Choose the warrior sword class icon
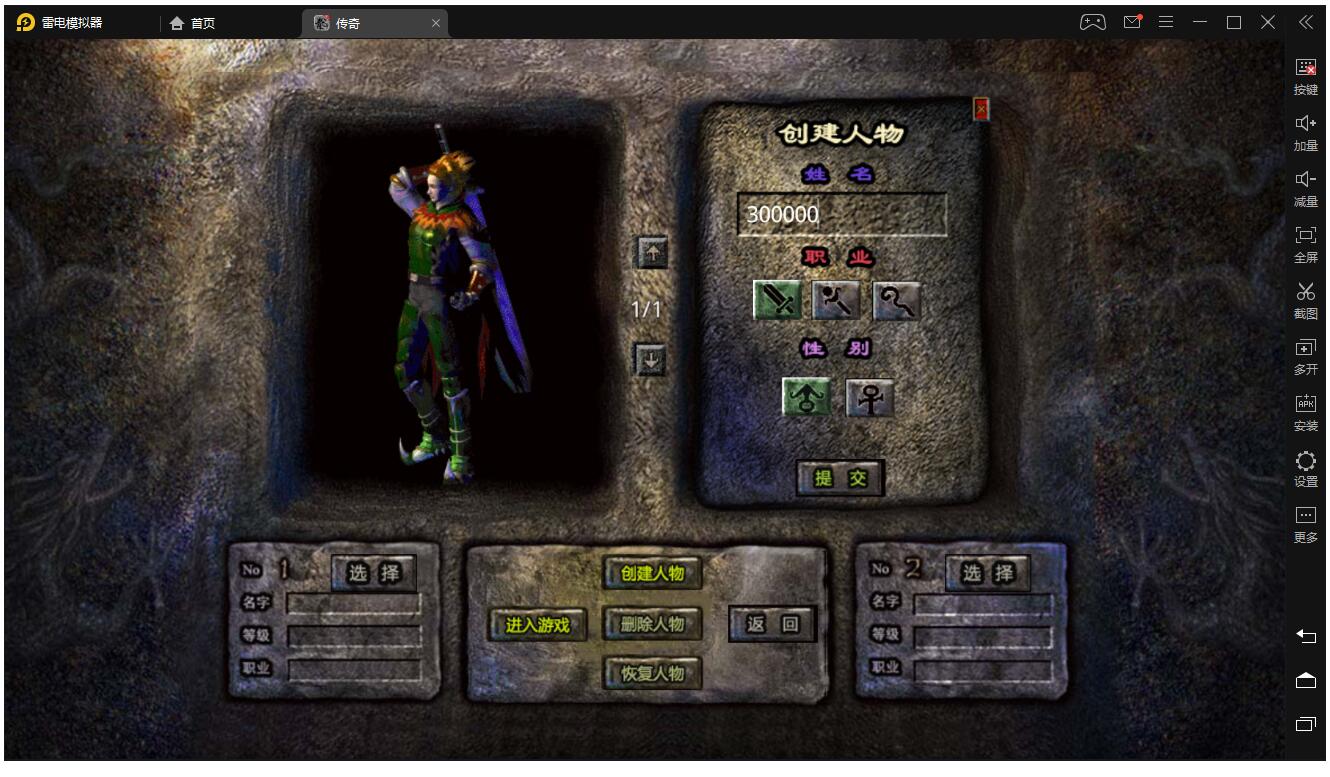 (777, 300)
